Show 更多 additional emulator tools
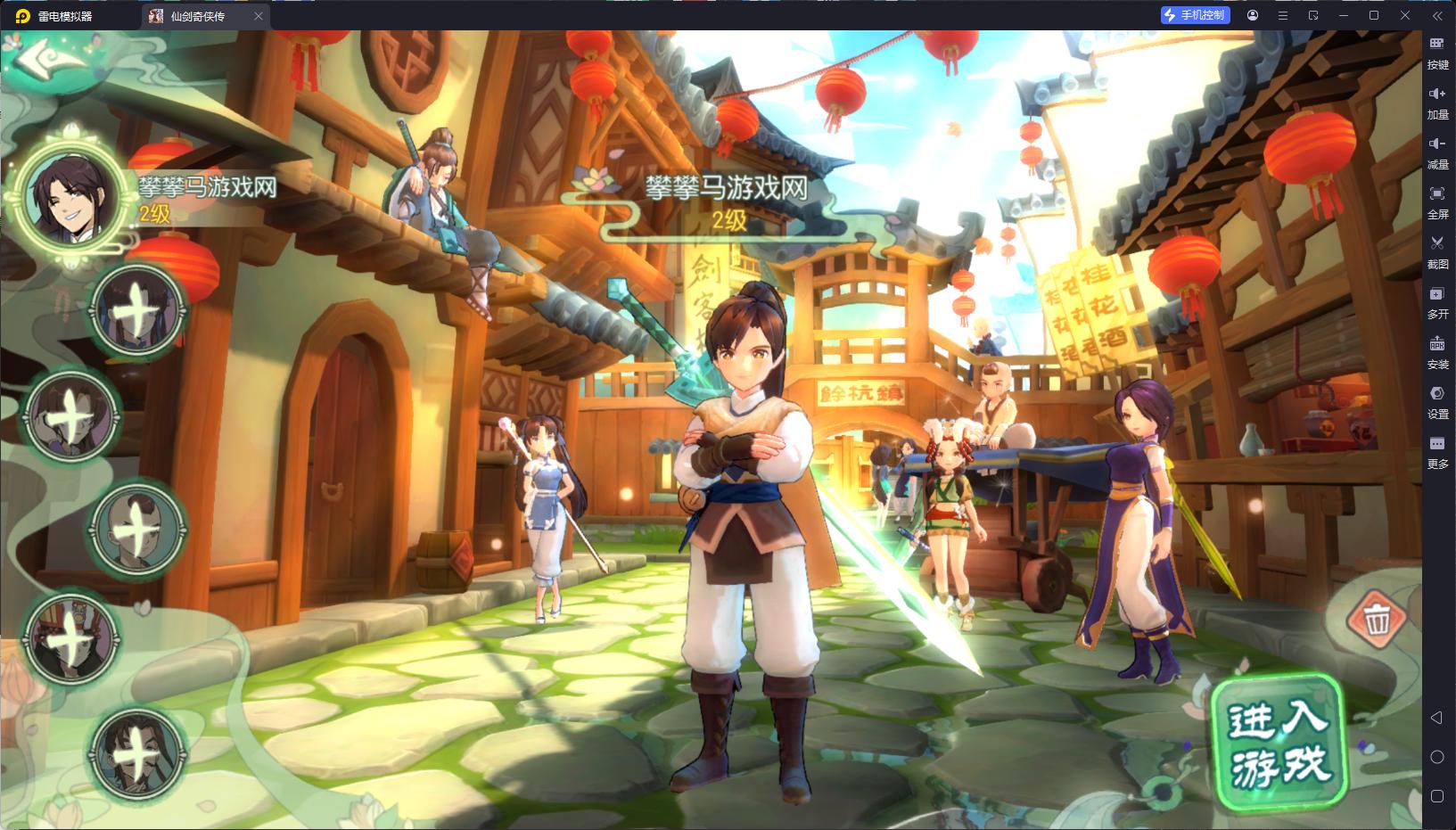This screenshot has height=830, width=1456. (1437, 452)
